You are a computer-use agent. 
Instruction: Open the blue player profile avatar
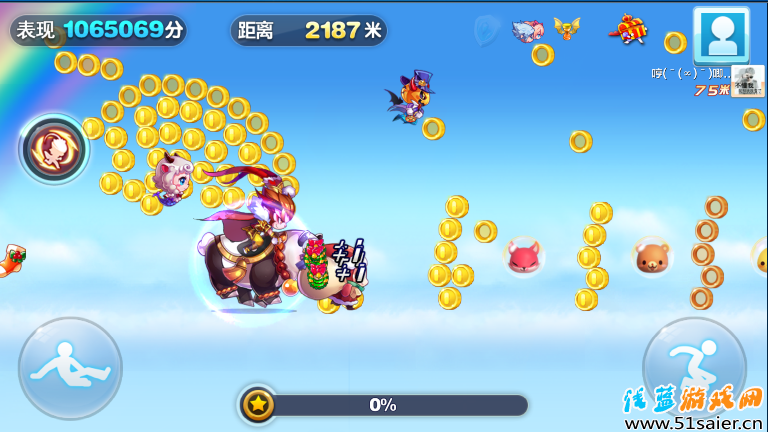(x=721, y=35)
